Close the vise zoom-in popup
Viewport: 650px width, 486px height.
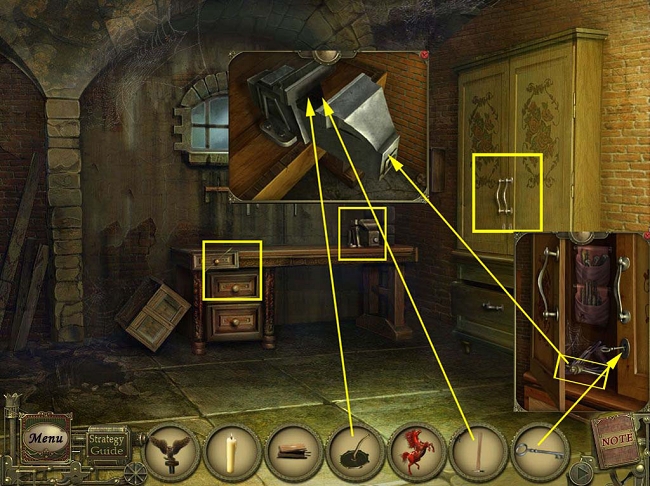coord(424,55)
